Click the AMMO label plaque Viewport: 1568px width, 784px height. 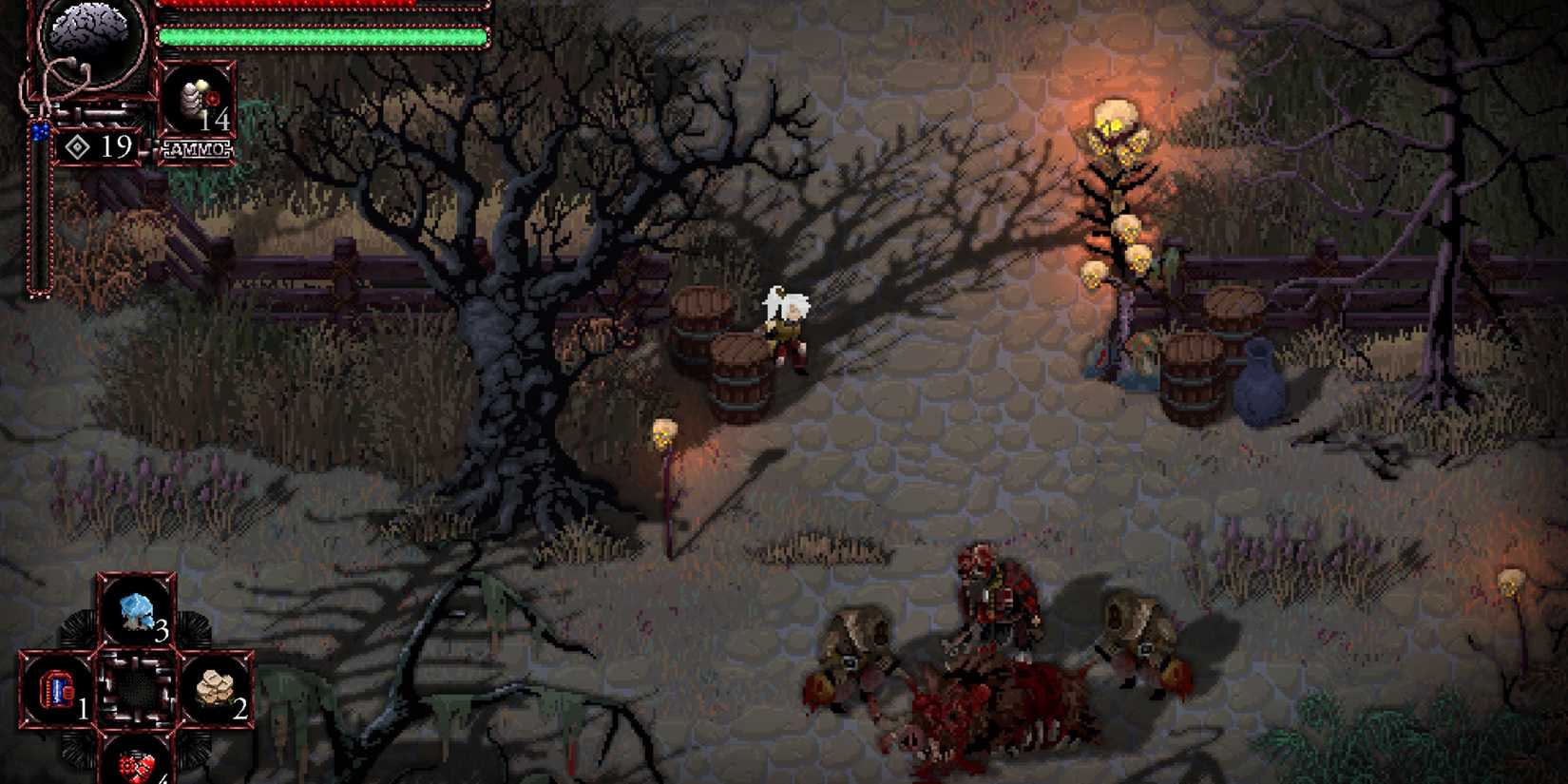[198, 148]
